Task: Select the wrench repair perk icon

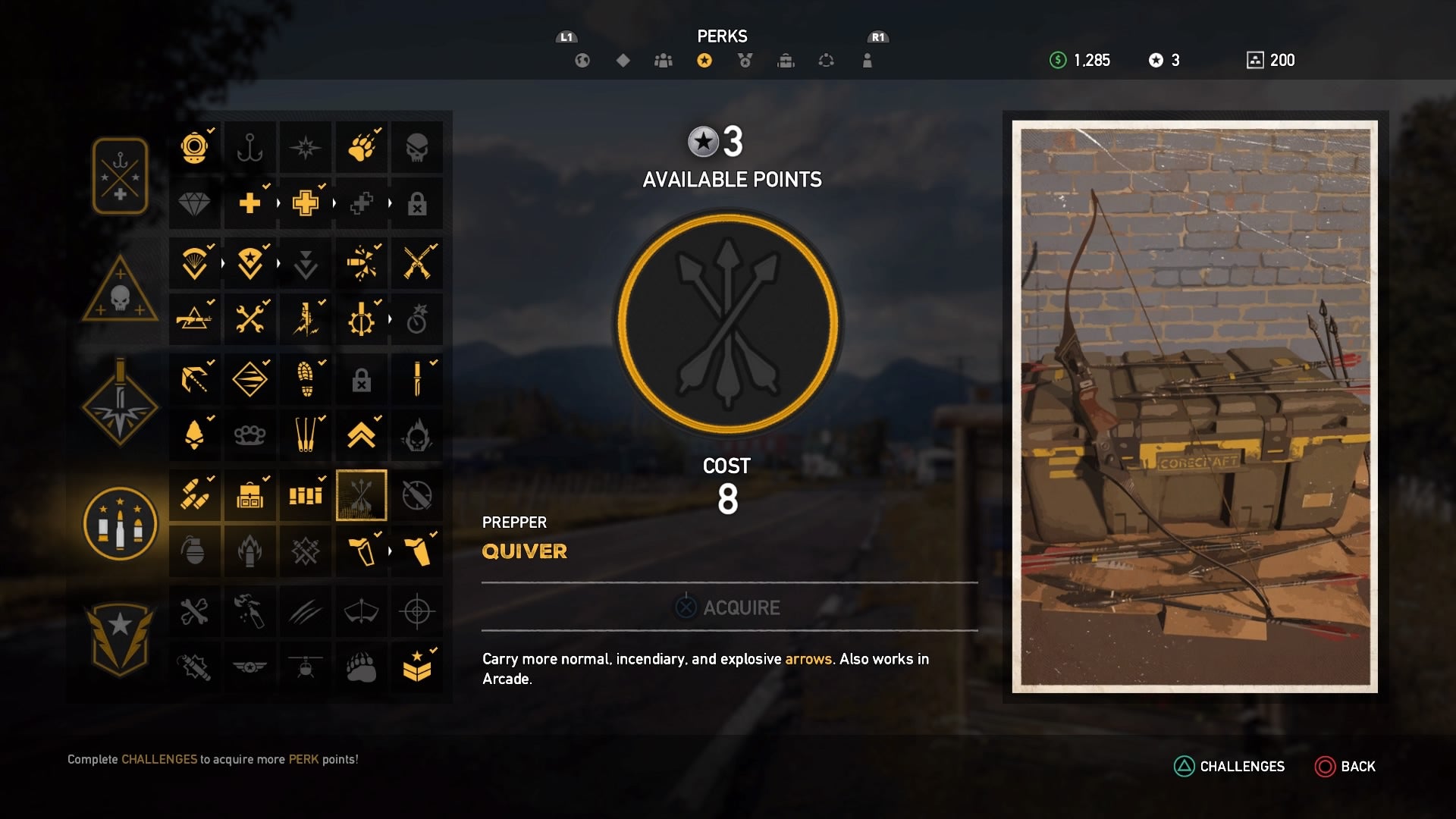Action: tap(250, 318)
